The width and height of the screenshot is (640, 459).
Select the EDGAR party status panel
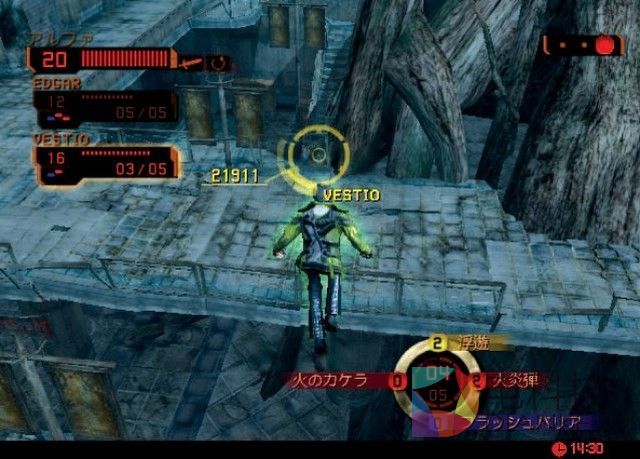[104, 105]
